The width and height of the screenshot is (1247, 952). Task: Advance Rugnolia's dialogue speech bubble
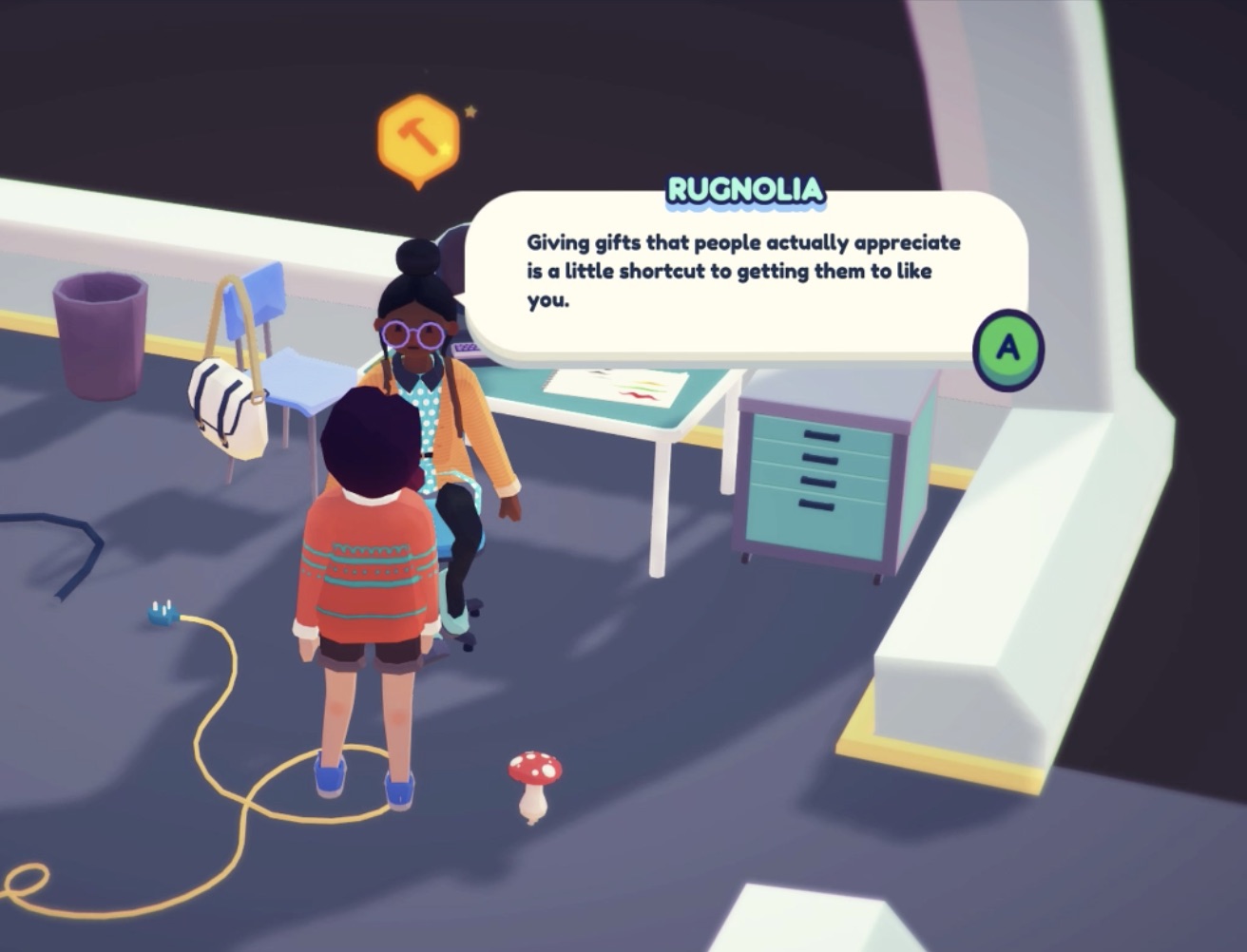1007,349
